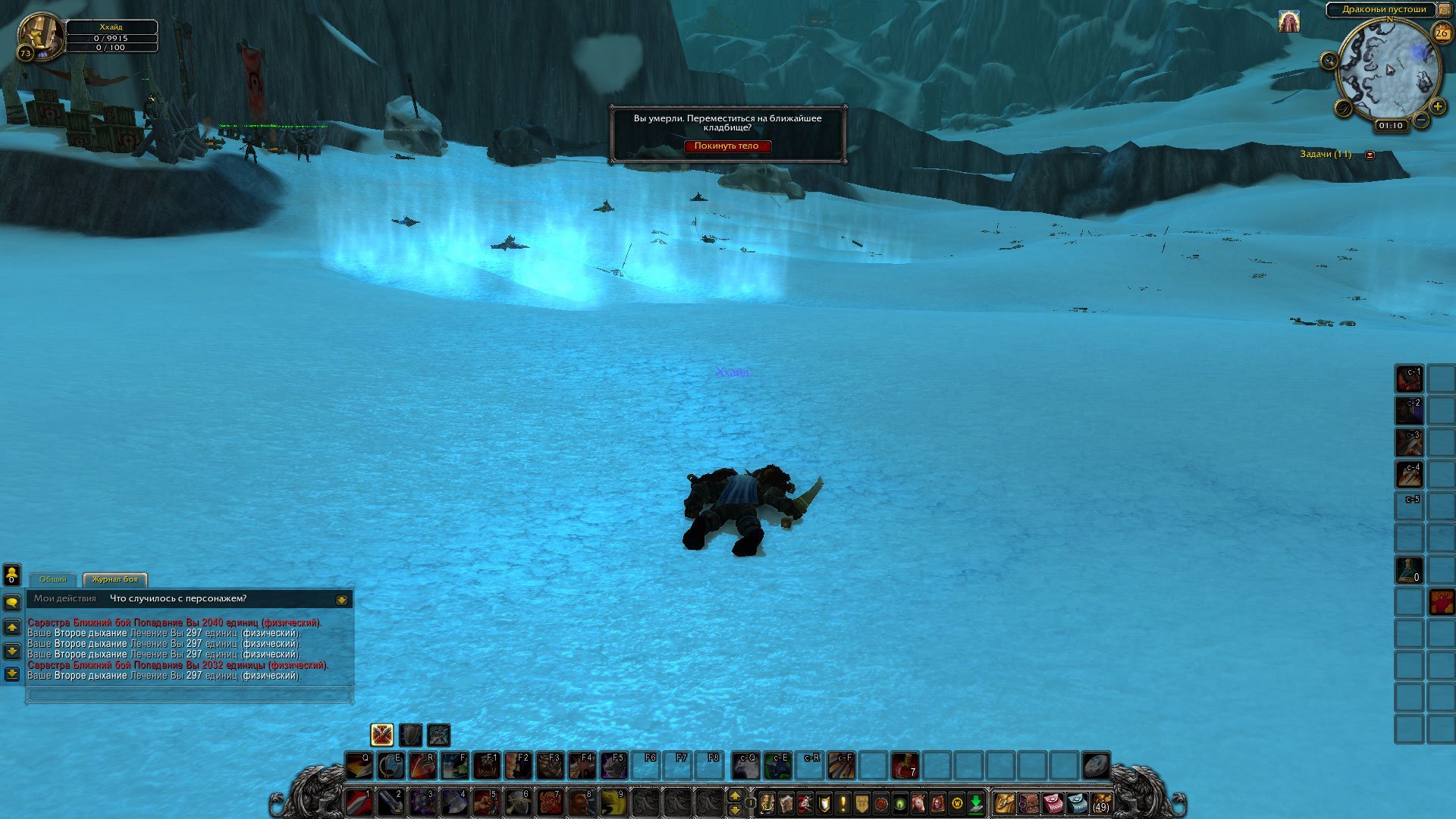Click the Хкайд player portrait
This screenshot has width=1456, height=819.
(39, 34)
